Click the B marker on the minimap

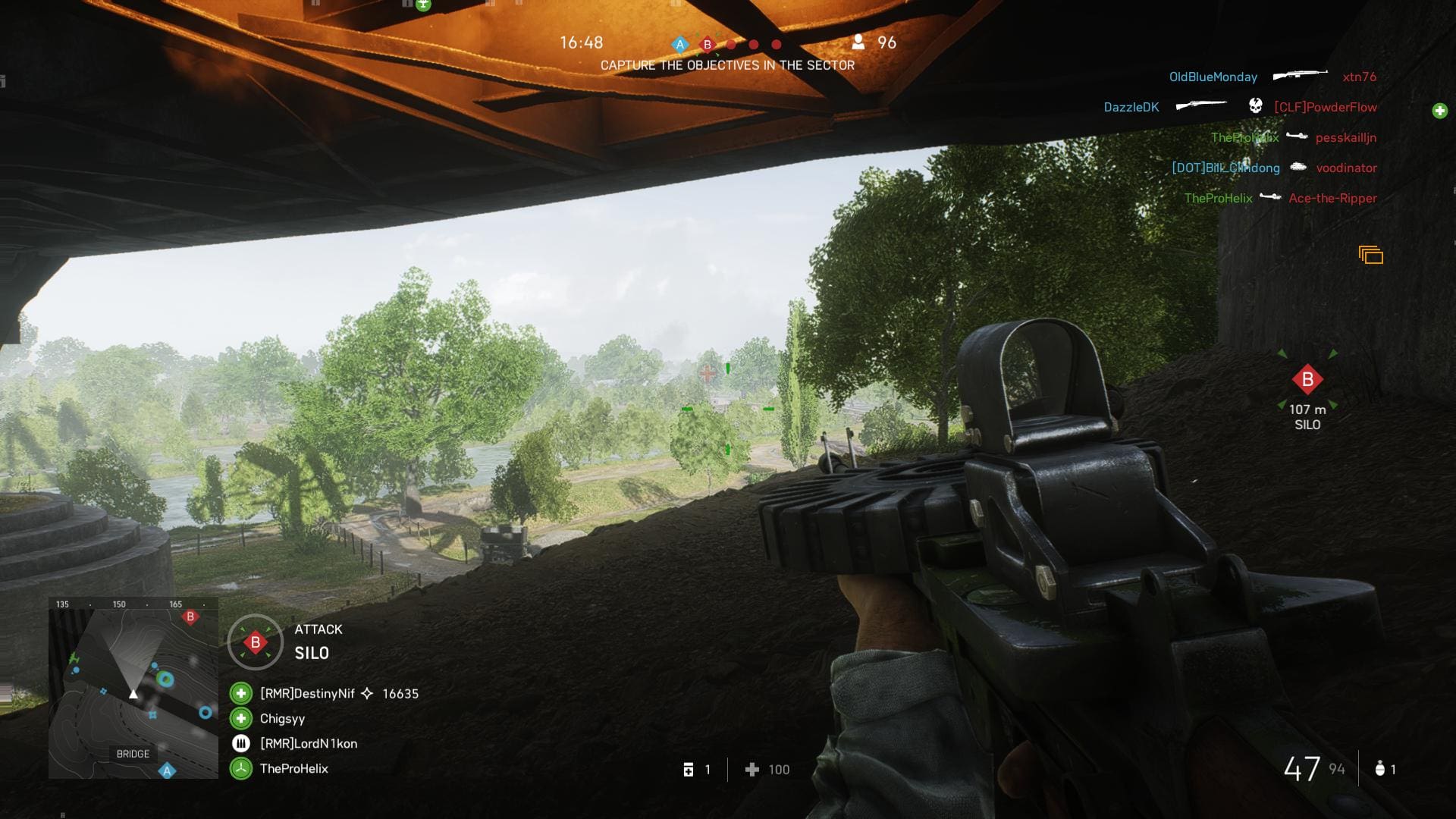(x=190, y=617)
